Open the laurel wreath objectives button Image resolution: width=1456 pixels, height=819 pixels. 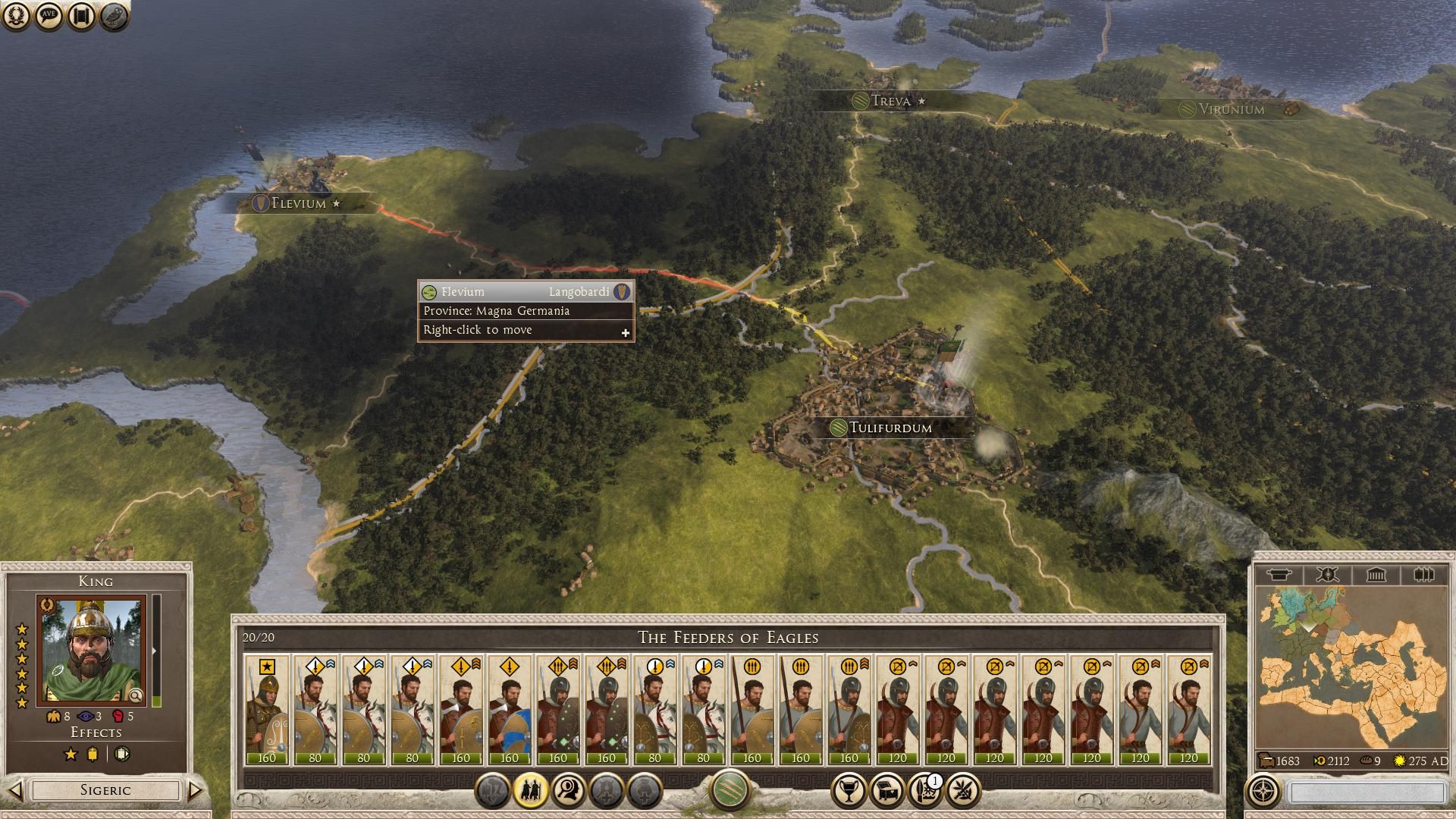point(17,16)
